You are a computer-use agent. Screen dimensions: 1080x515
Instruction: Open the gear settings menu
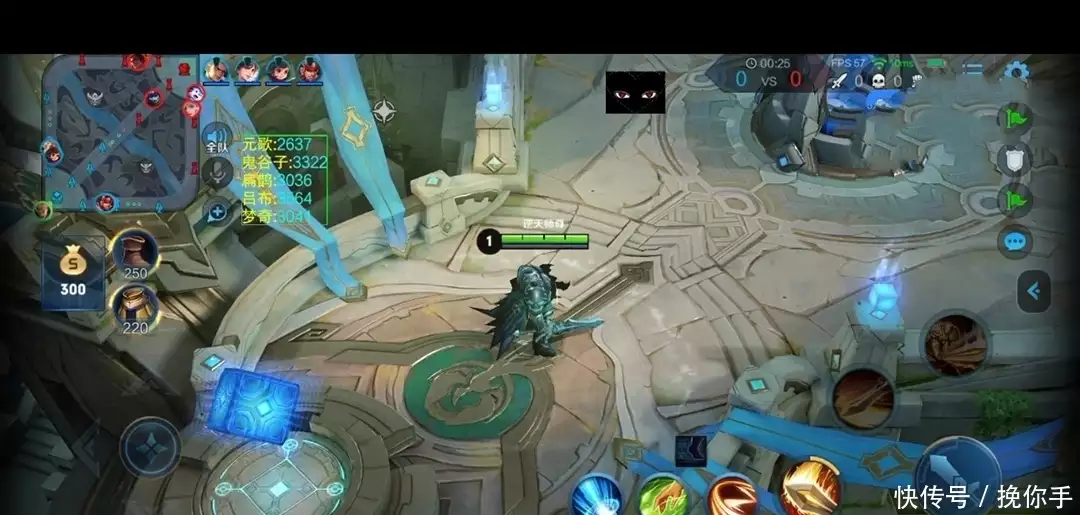tap(1016, 71)
